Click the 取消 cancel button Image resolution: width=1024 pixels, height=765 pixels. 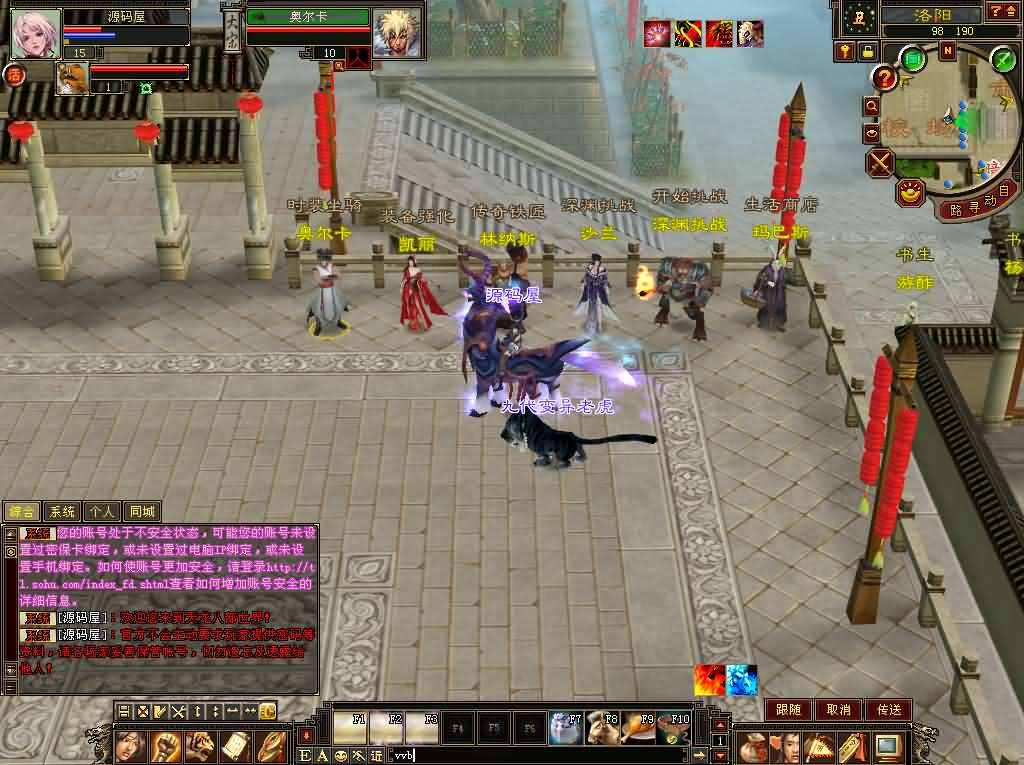point(838,709)
